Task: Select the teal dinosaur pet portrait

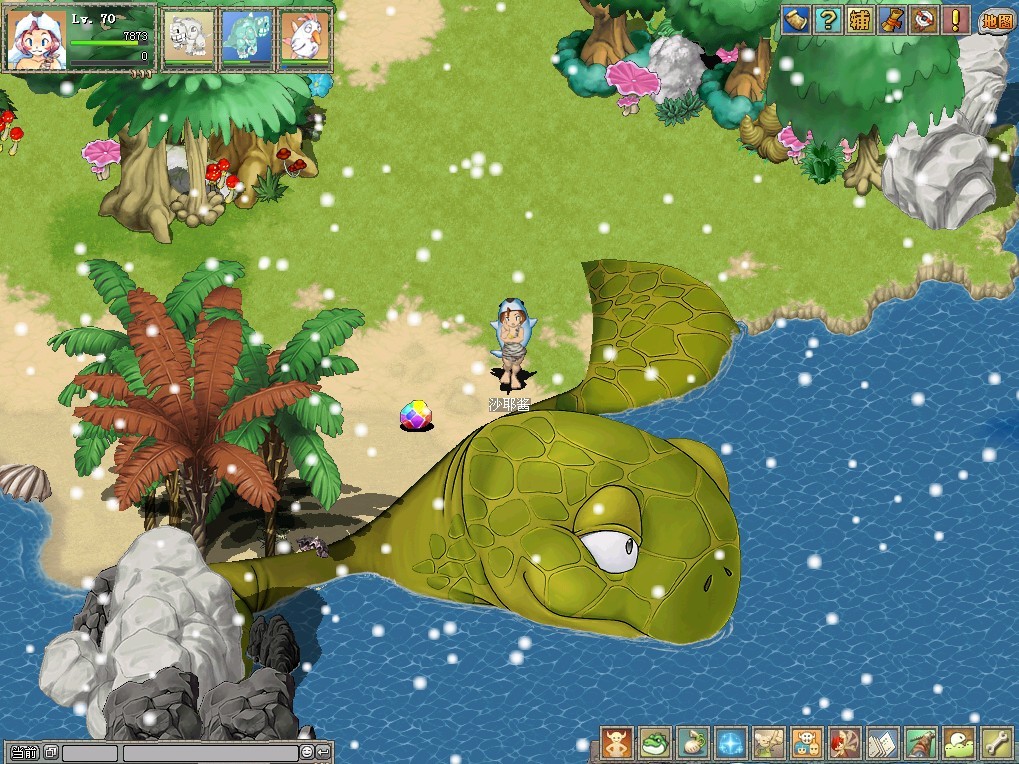Action: (x=246, y=39)
